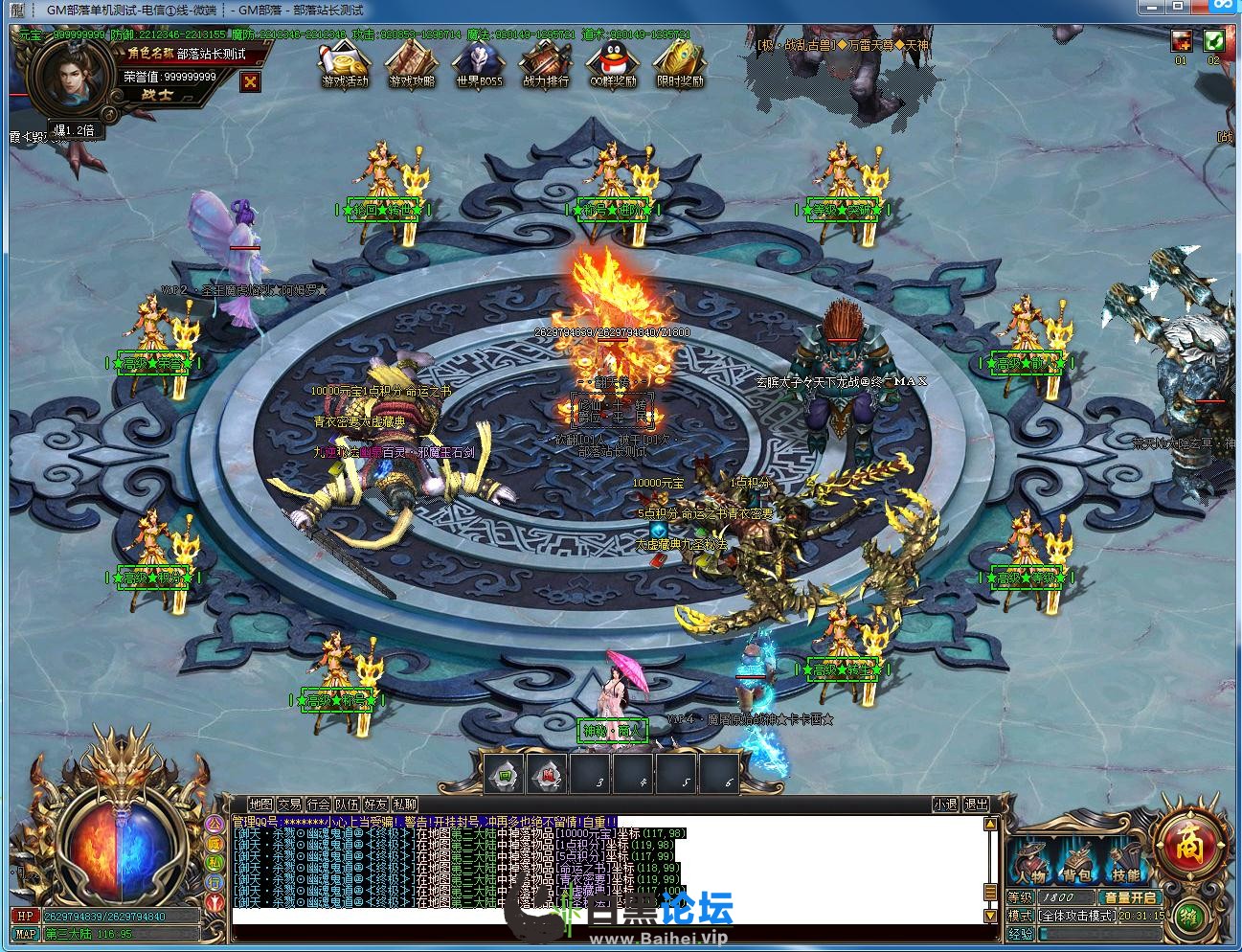The width and height of the screenshot is (1242, 952).
Task: Click the 退出 exit button
Action: coord(976,805)
